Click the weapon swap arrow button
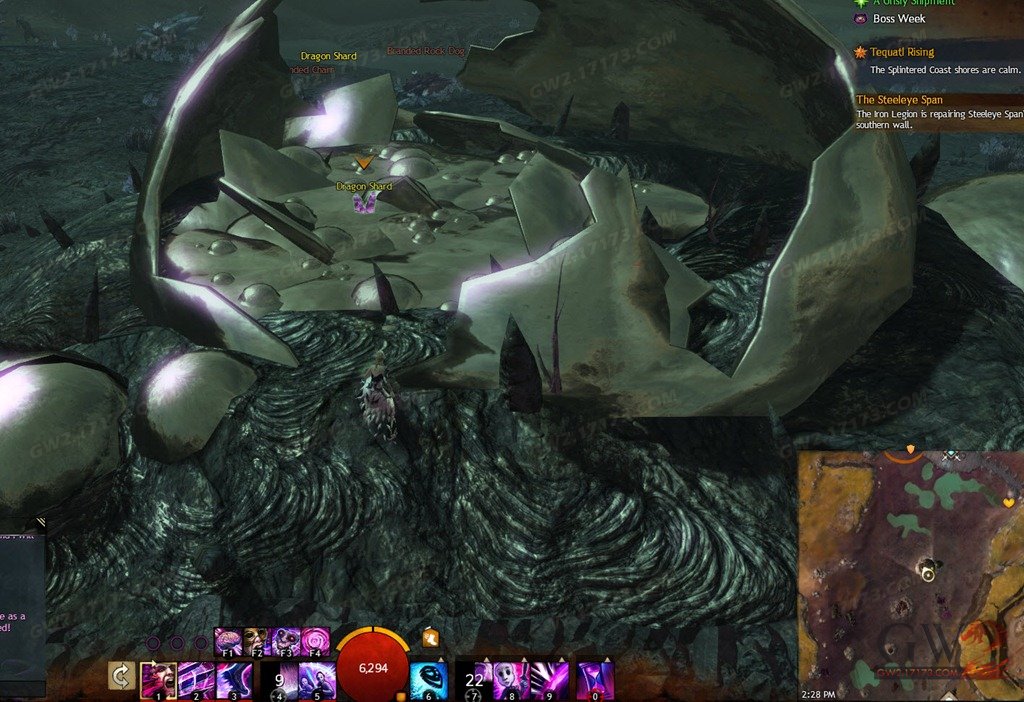Image resolution: width=1024 pixels, height=702 pixels. tap(122, 677)
